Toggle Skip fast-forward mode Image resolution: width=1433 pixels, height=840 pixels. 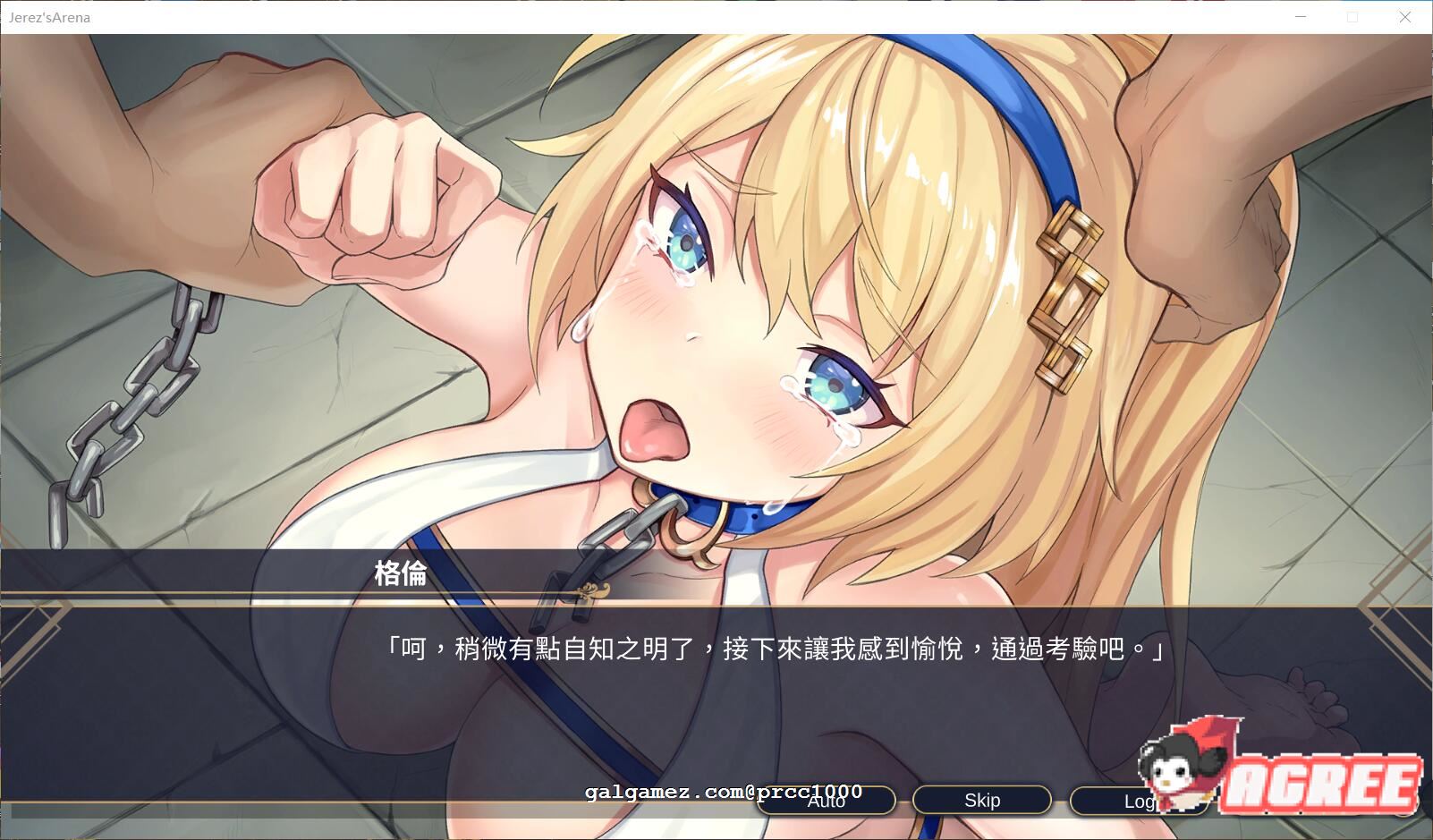[x=981, y=800]
